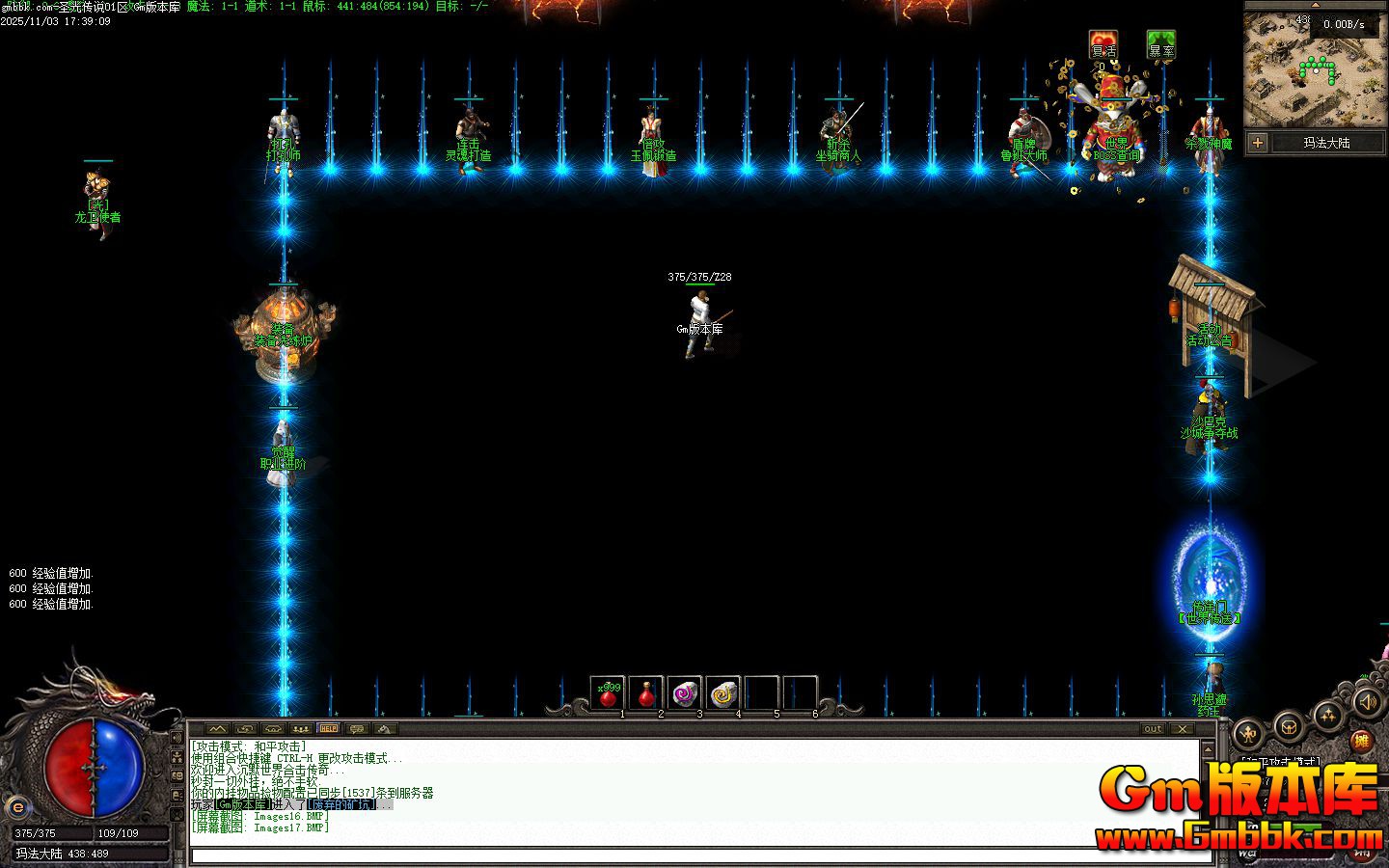
Task: Click the chat bubble icon on the chat toolbar
Action: (x=356, y=729)
